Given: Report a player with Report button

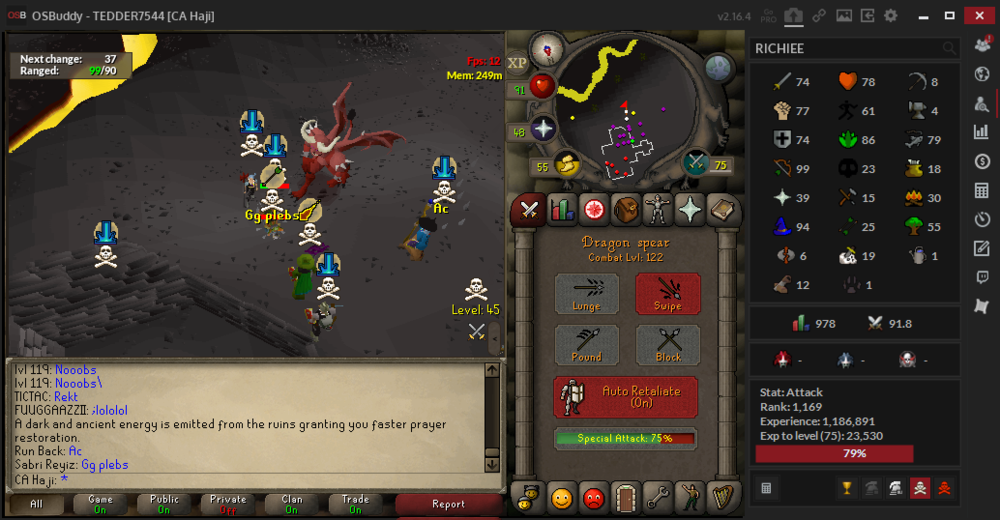Looking at the screenshot, I should pos(448,504).
